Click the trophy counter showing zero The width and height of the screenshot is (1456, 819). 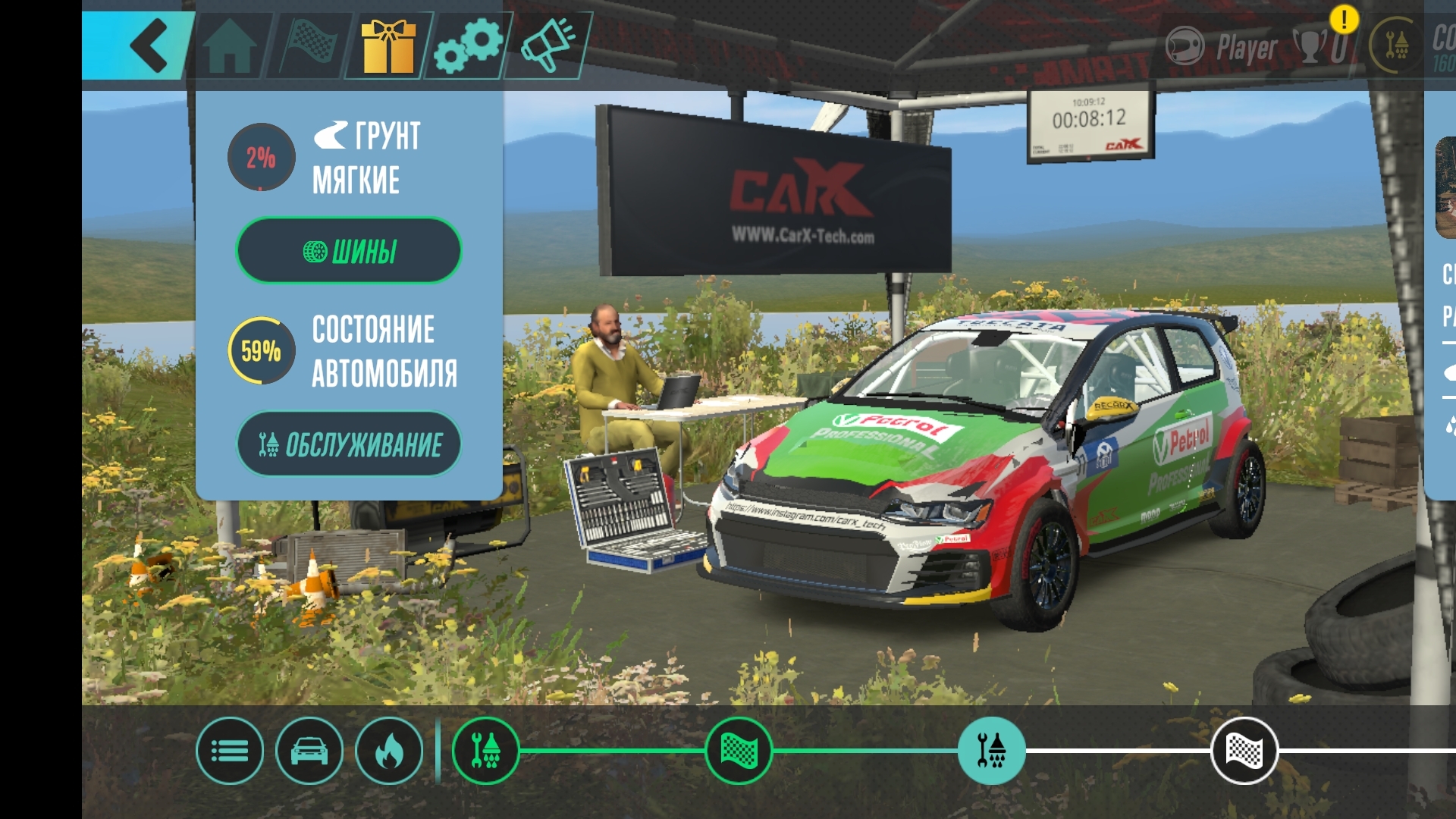pos(1323,47)
